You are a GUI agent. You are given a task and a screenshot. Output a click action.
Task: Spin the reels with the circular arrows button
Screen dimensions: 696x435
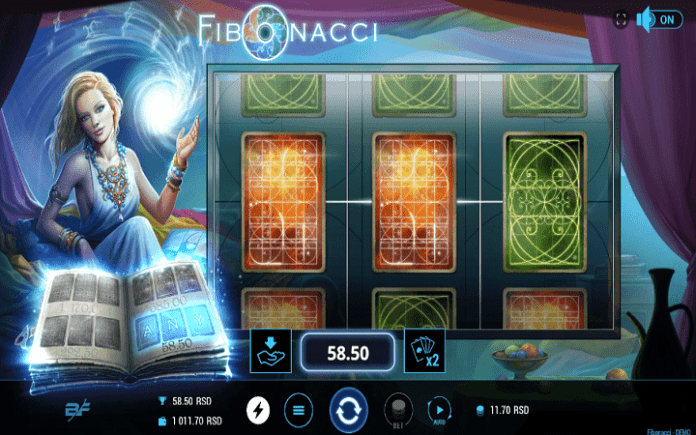click(349, 409)
